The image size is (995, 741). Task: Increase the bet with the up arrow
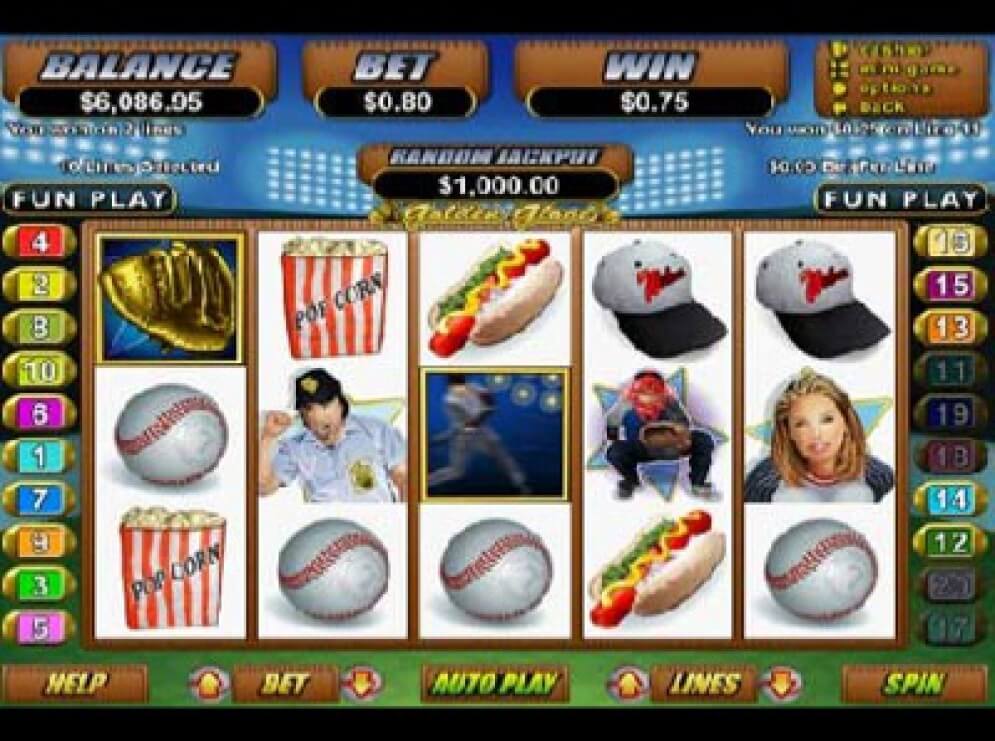point(209,684)
